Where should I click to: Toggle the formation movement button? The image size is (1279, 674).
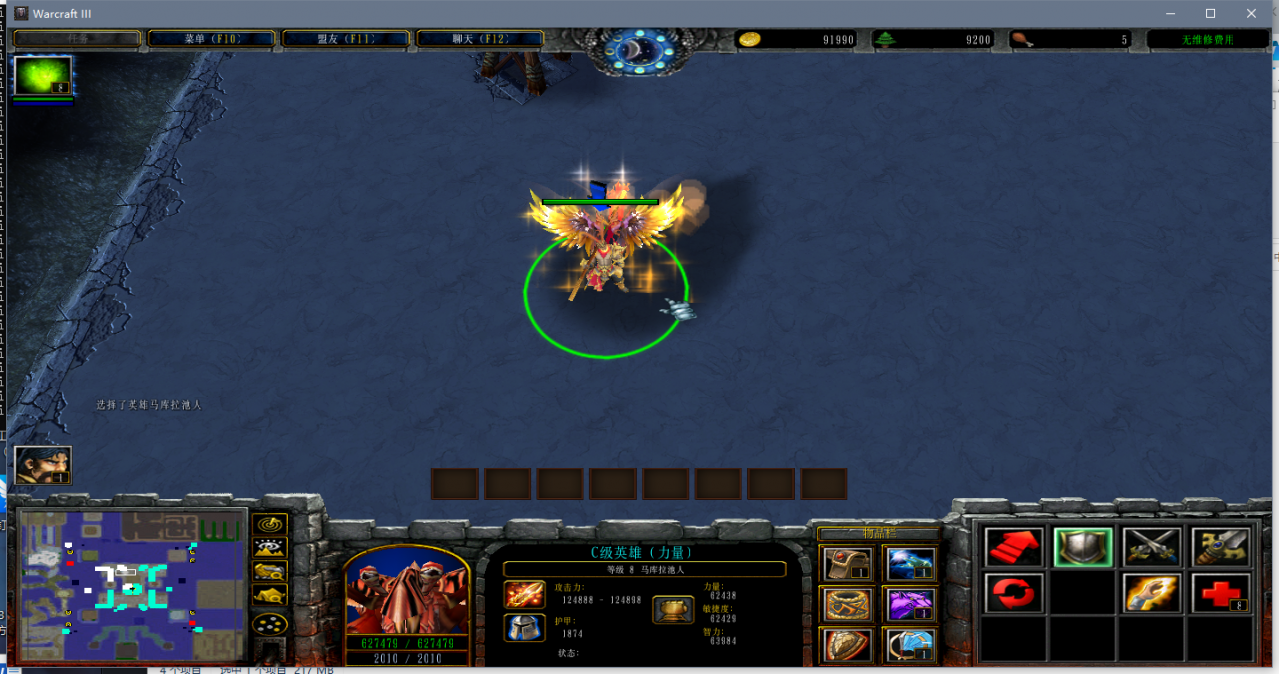coord(270,624)
